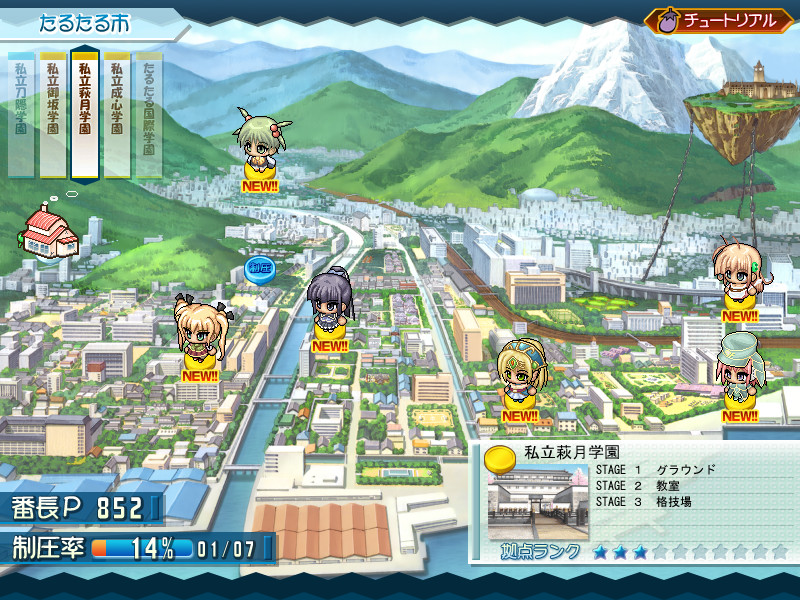This screenshot has width=800, height=600.
Task: Select the blonde twin-tail girl NEW marker
Action: [199, 338]
